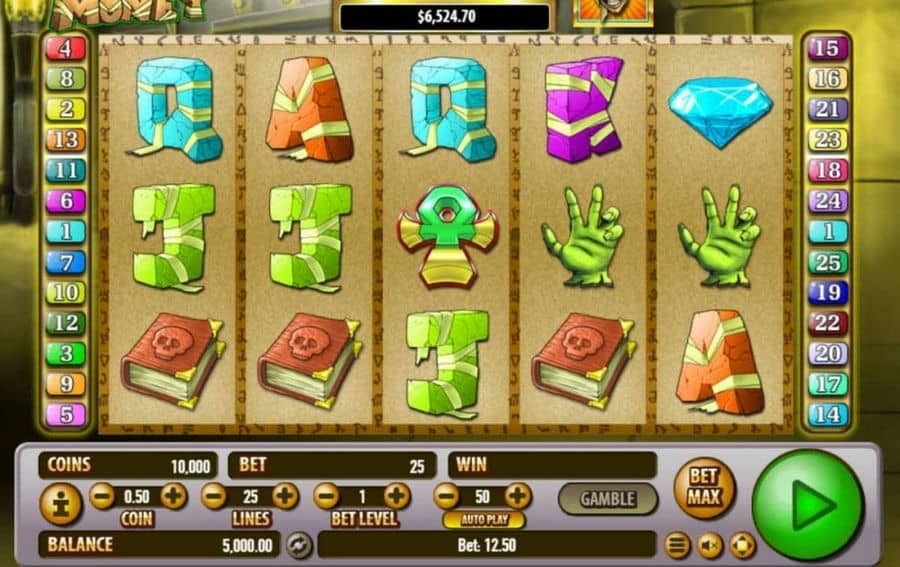
Task: Reduce the number of lines
Action: point(214,495)
